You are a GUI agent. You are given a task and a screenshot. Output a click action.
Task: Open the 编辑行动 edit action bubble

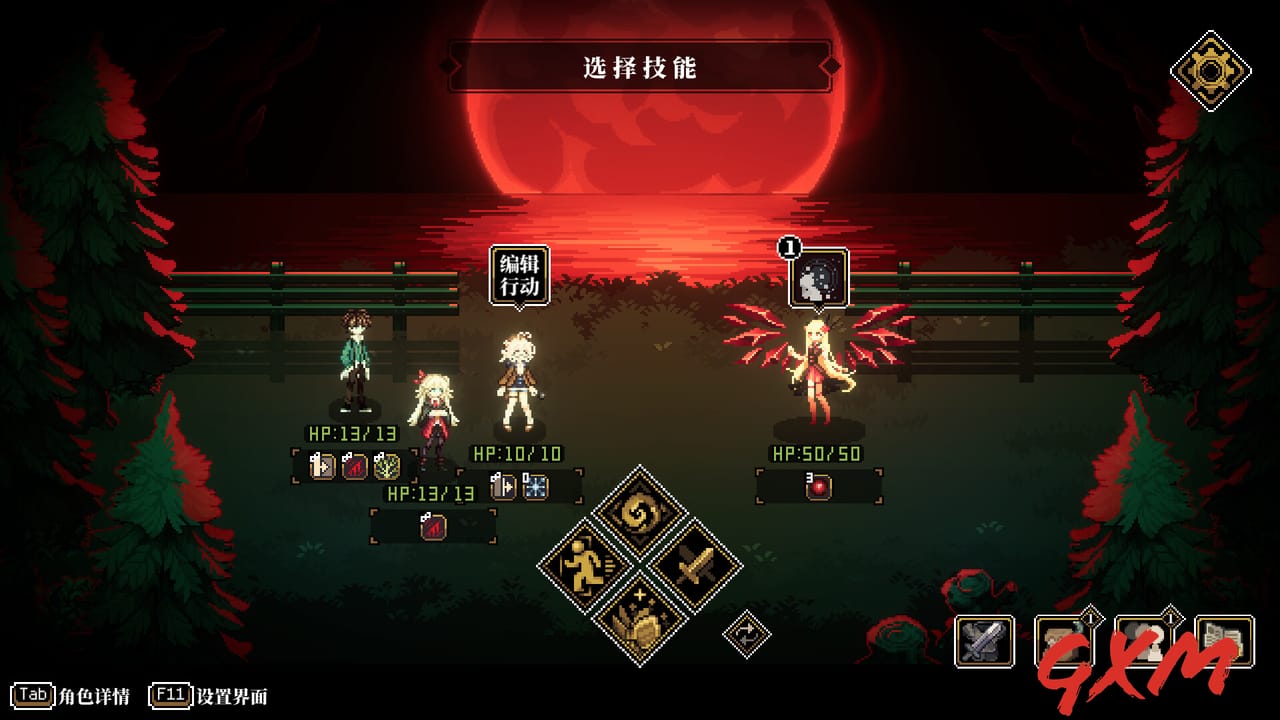(x=519, y=275)
